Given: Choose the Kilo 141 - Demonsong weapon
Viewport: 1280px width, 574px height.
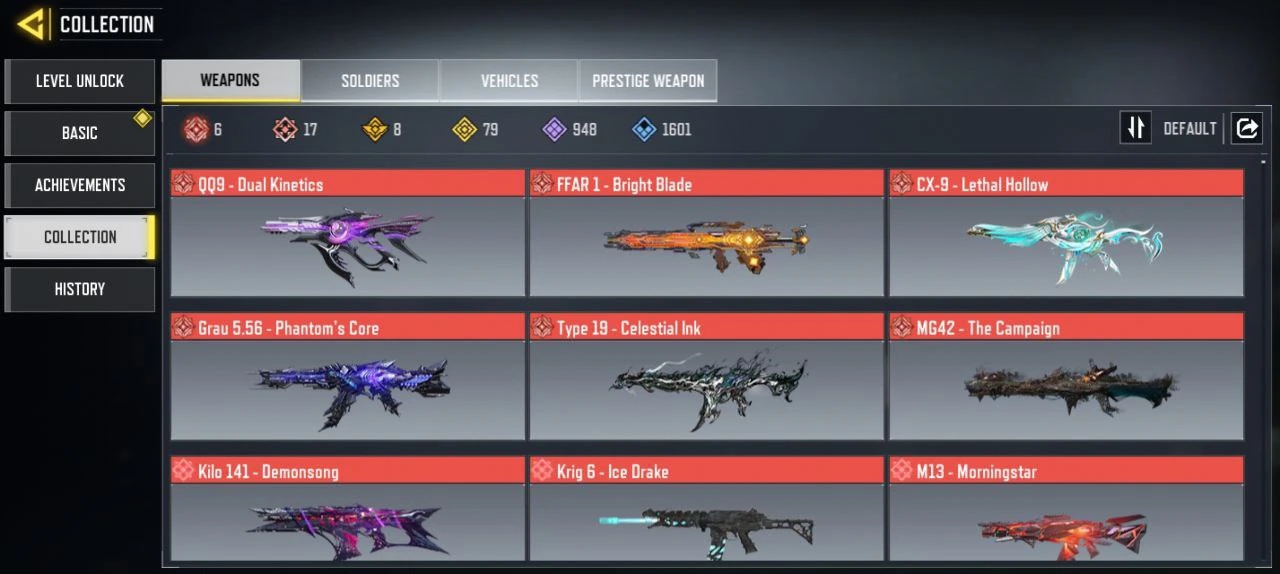Looking at the screenshot, I should (347, 509).
